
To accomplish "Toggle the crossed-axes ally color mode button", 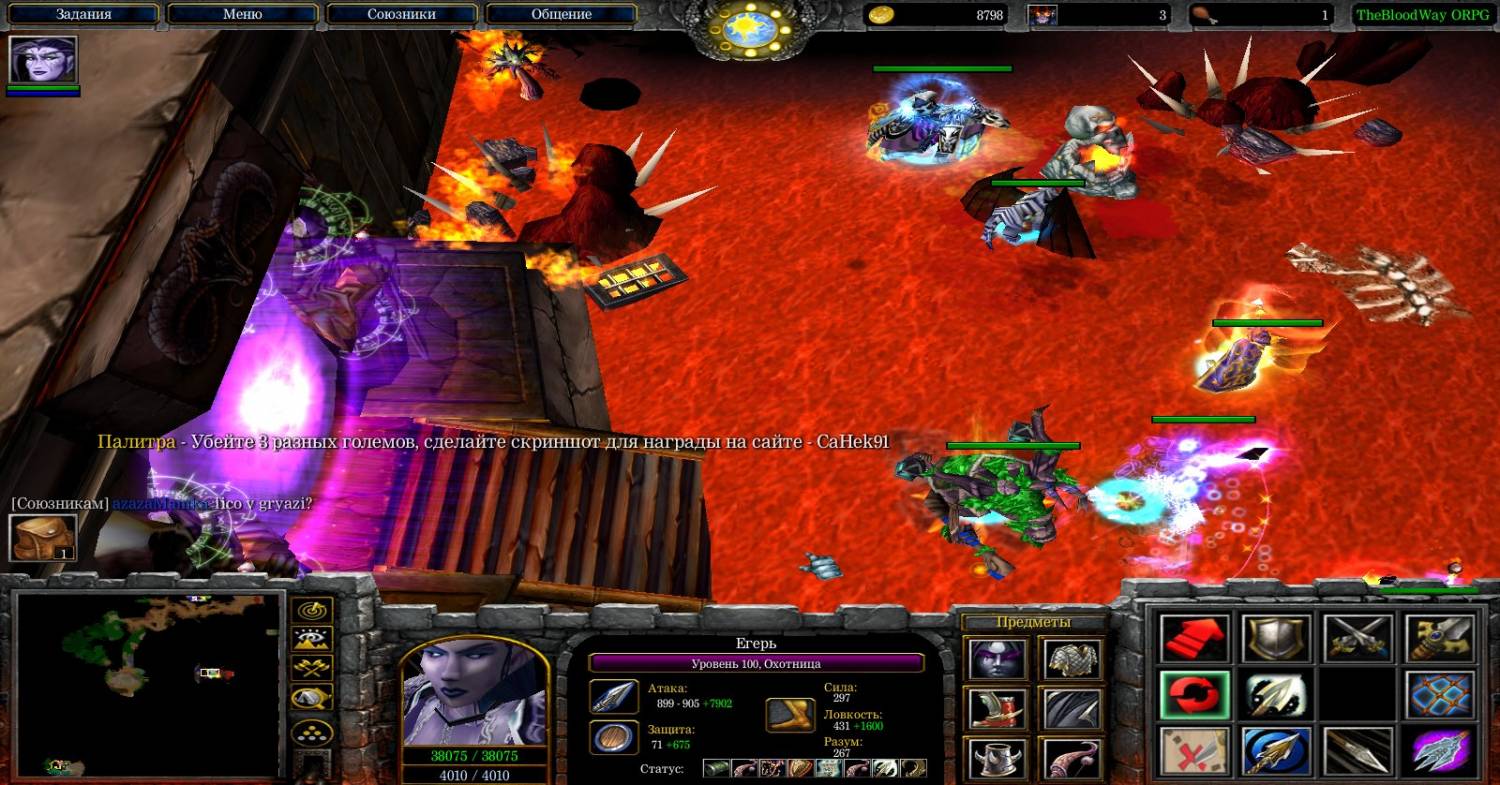I will point(311,668).
